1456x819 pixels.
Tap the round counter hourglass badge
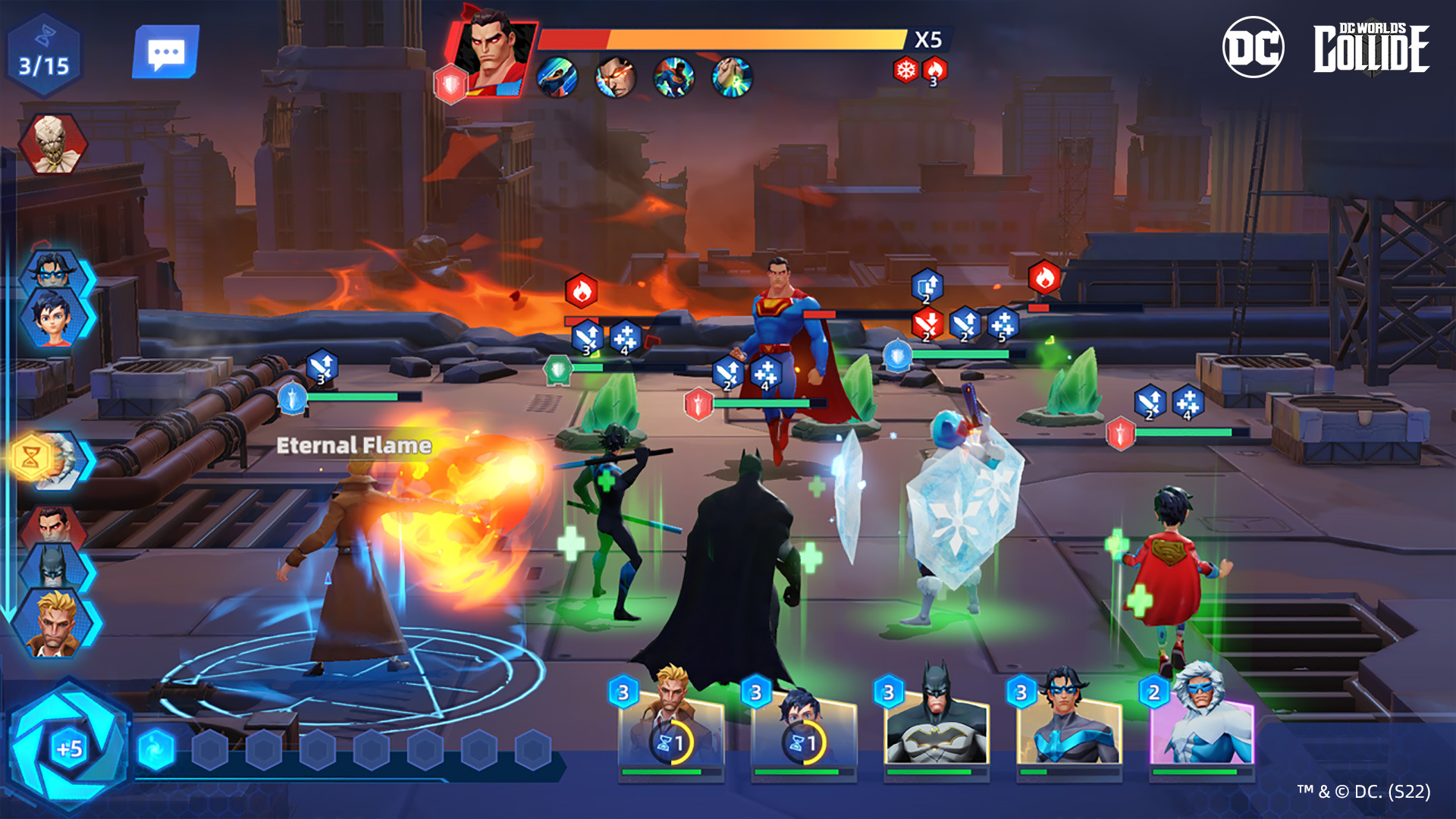(44, 55)
